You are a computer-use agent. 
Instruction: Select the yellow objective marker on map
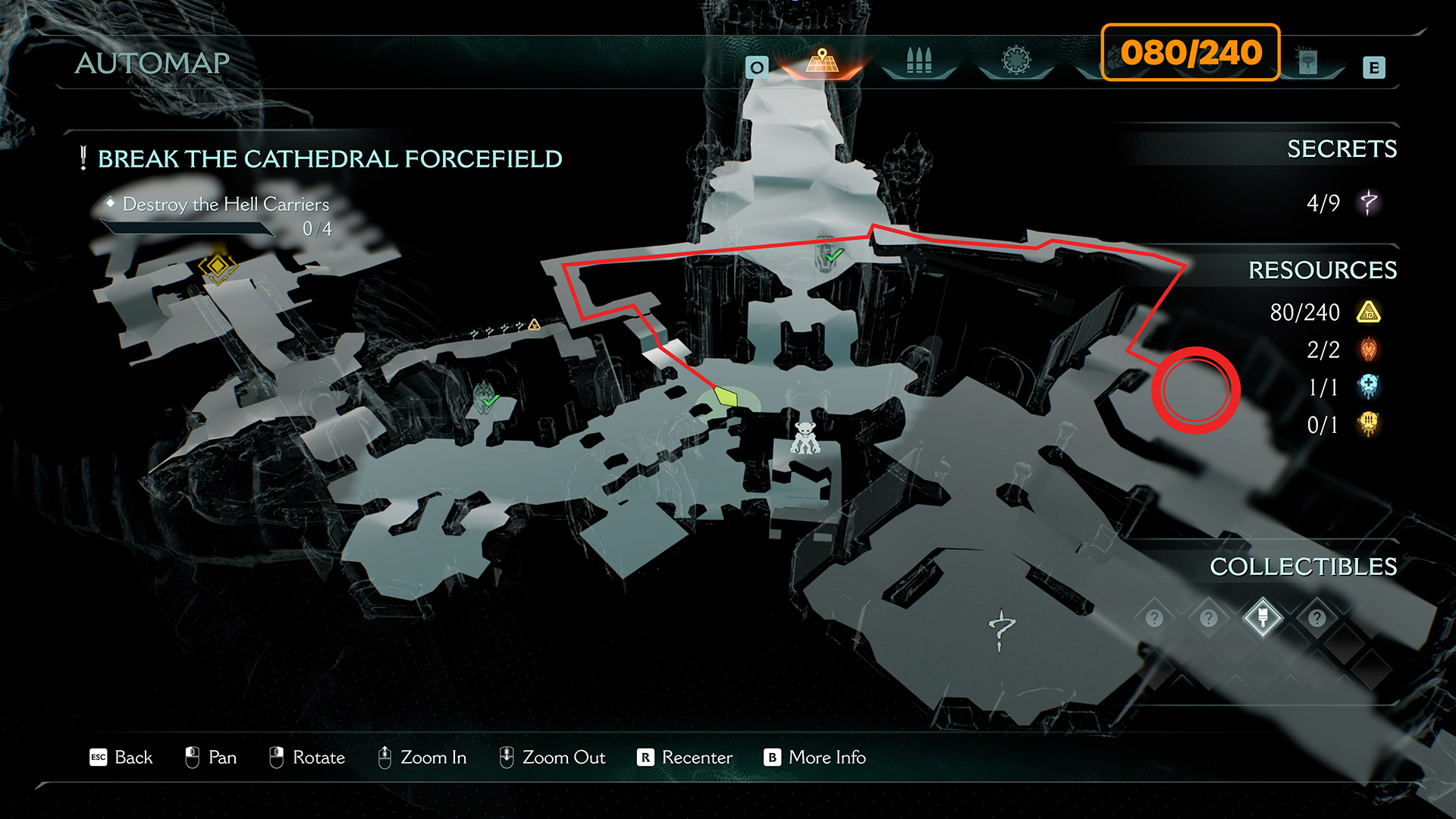(x=218, y=266)
